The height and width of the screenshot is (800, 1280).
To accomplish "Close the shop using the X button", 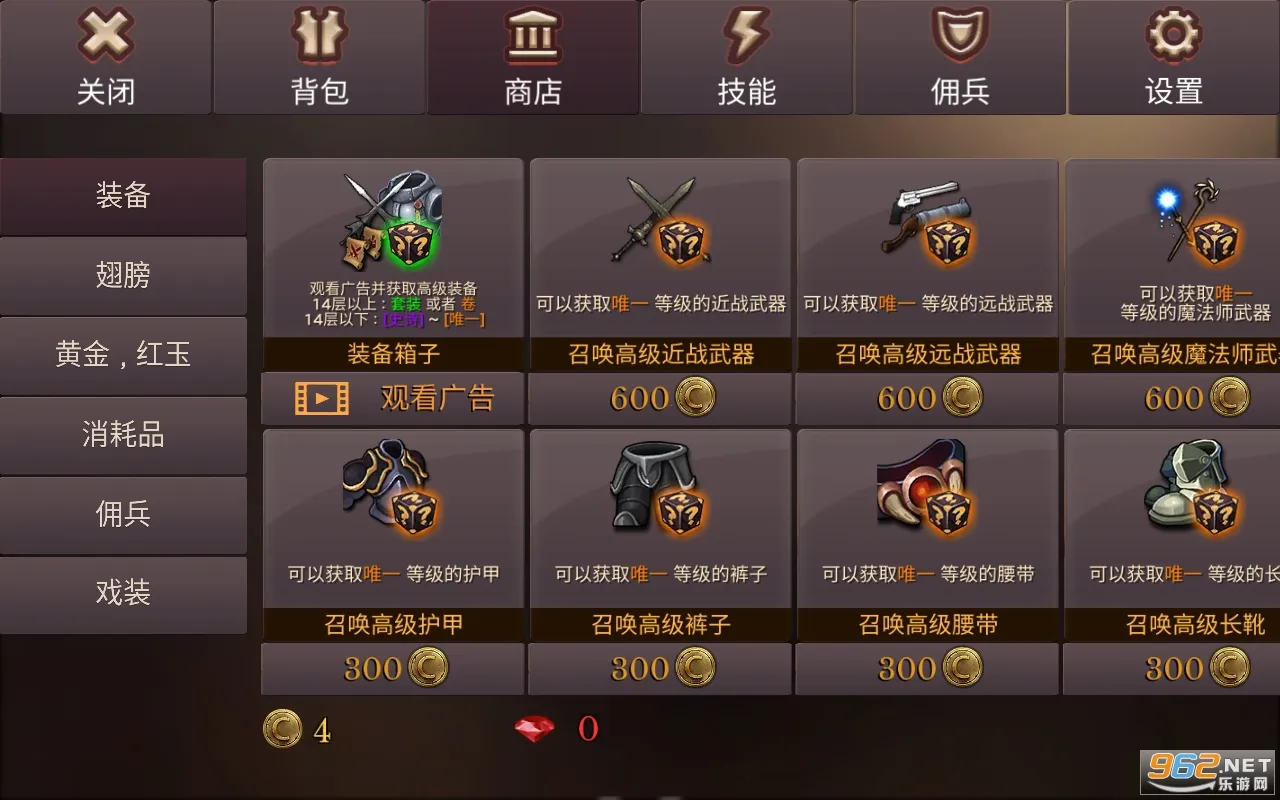I will 105,38.
